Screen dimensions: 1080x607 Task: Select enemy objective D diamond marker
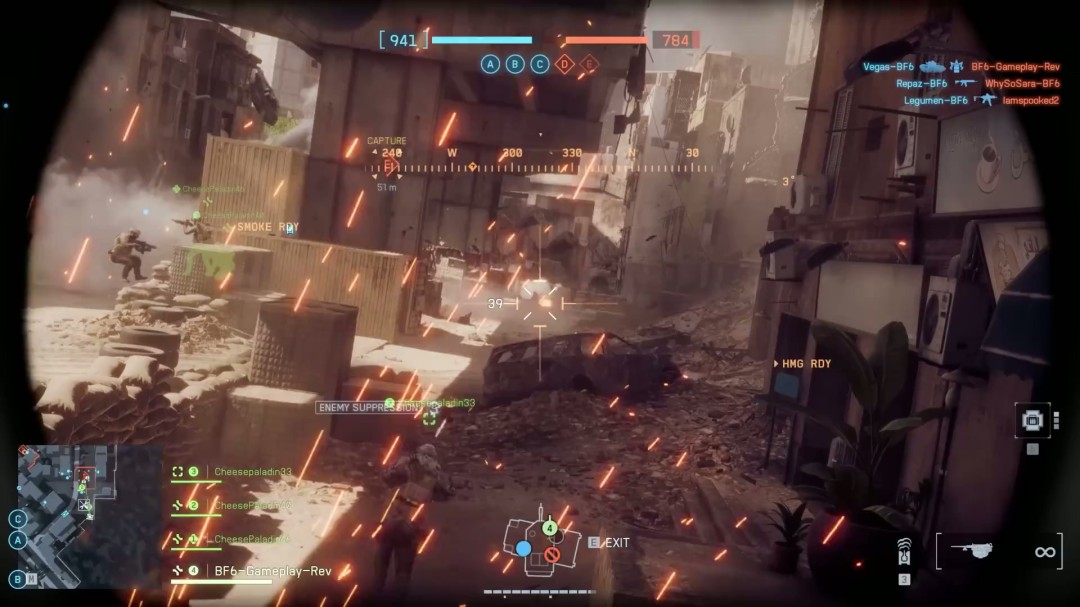565,65
